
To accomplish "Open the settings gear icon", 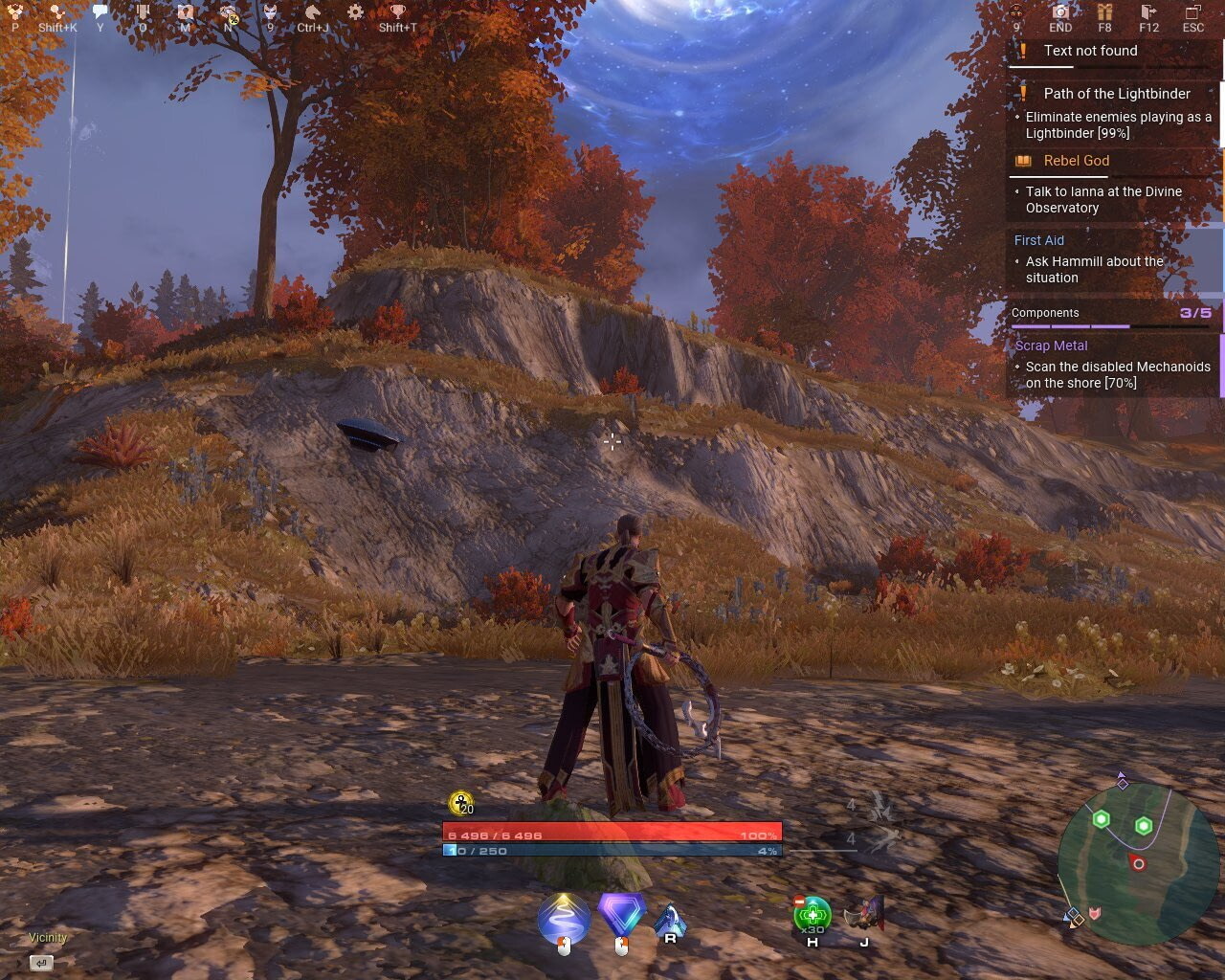I will click(x=355, y=12).
